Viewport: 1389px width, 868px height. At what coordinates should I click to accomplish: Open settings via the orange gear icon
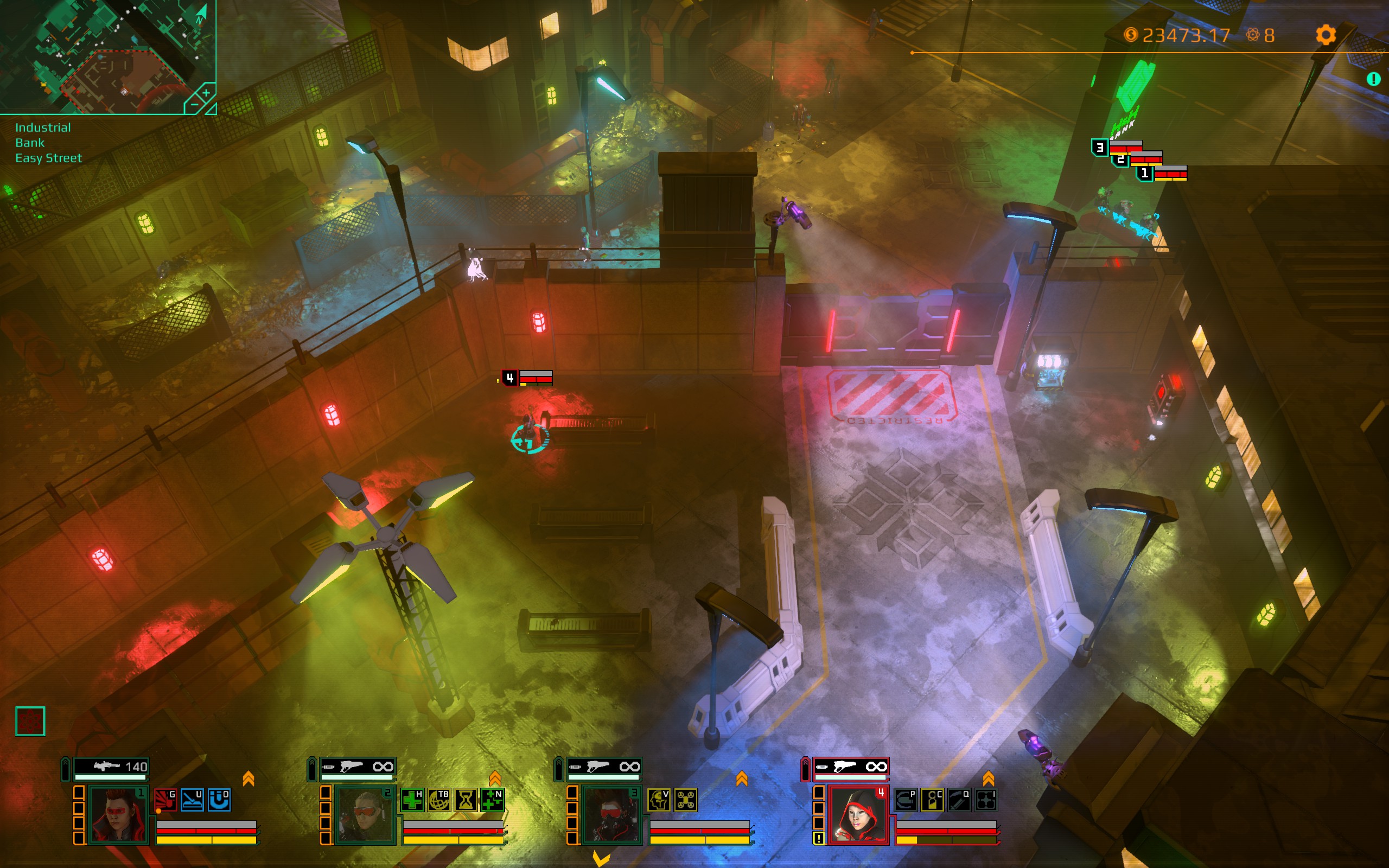(1326, 35)
